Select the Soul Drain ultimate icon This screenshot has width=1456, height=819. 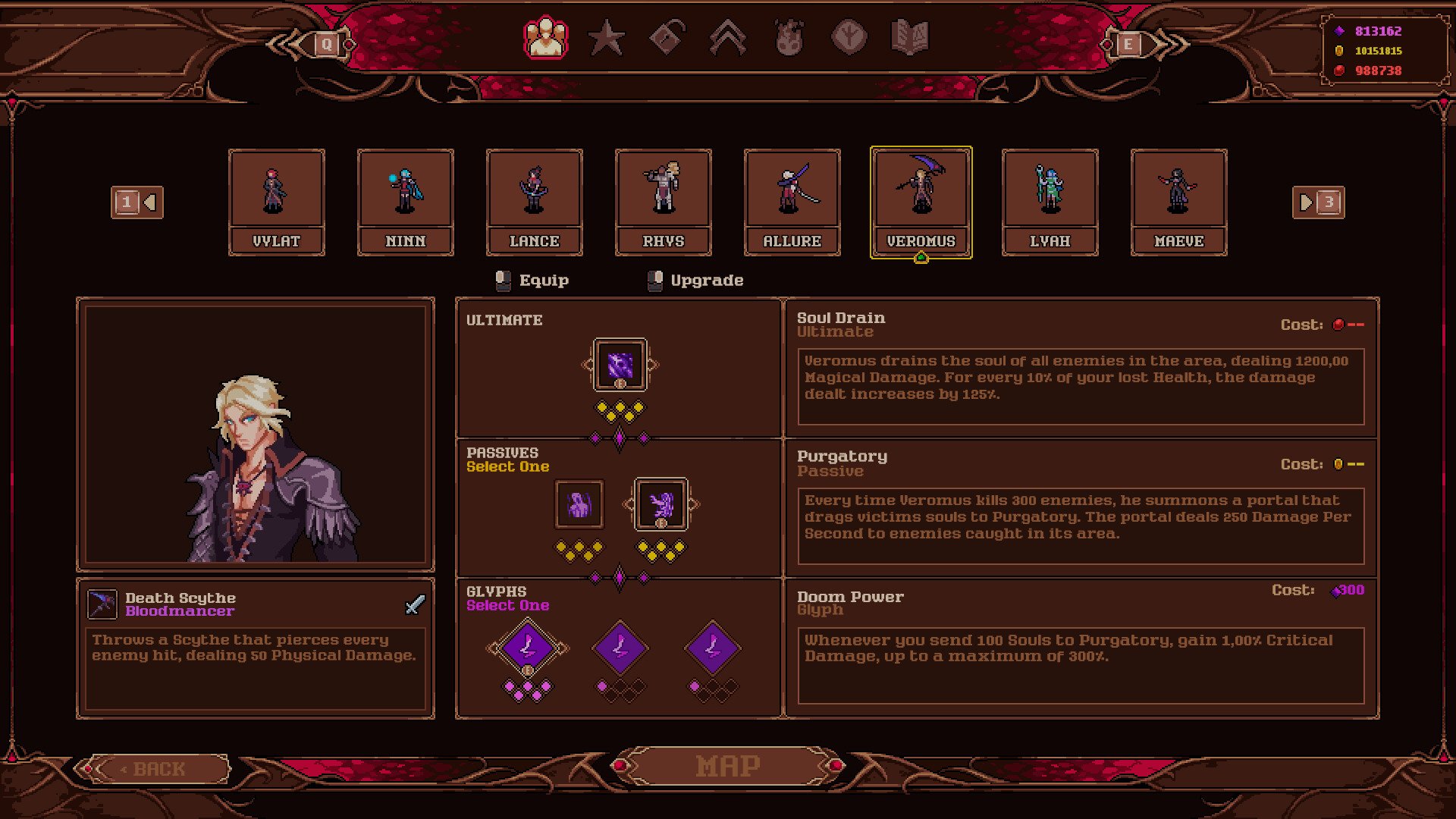[620, 365]
